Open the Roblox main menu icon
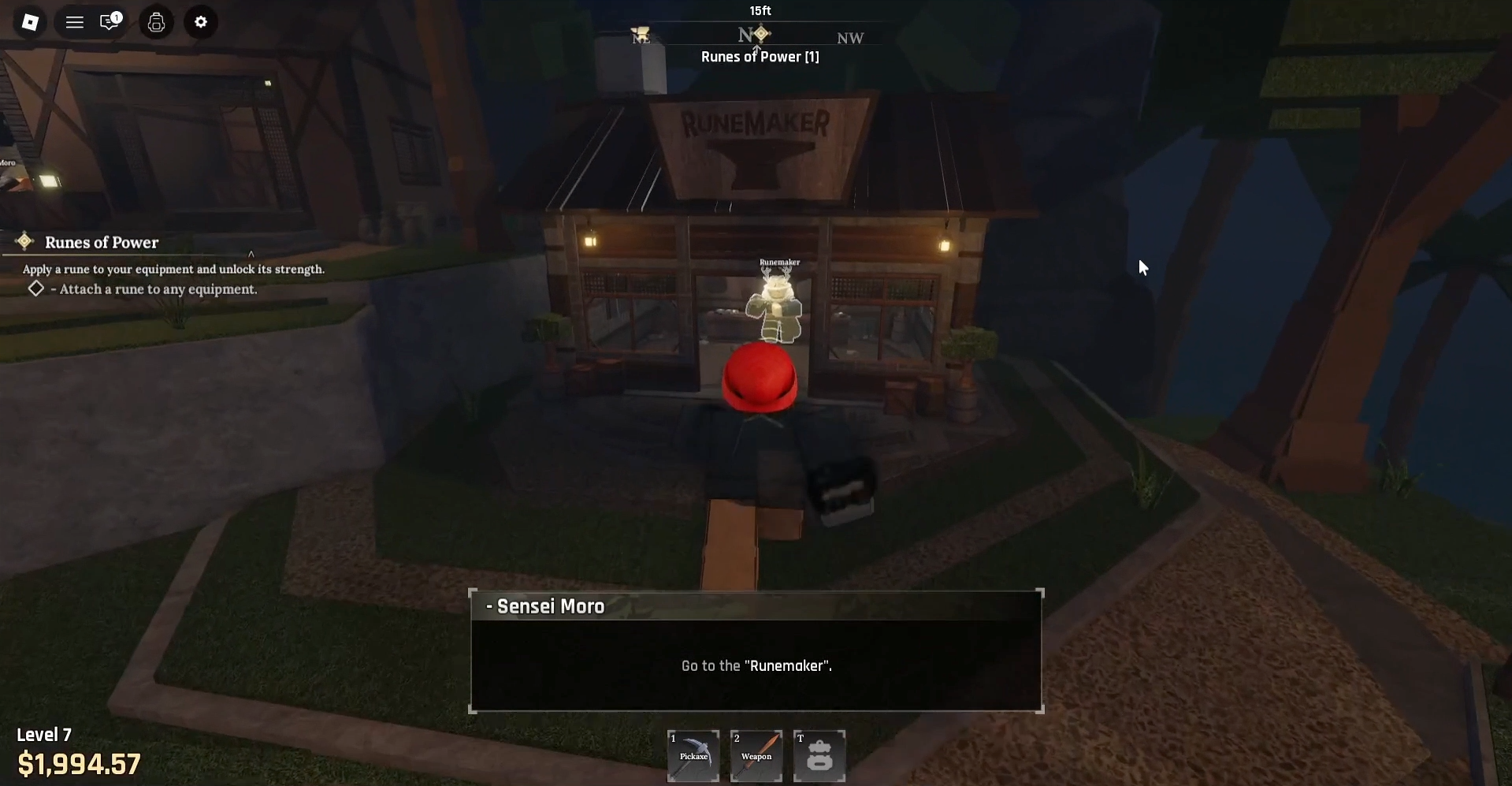1512x786 pixels. pyautogui.click(x=30, y=22)
